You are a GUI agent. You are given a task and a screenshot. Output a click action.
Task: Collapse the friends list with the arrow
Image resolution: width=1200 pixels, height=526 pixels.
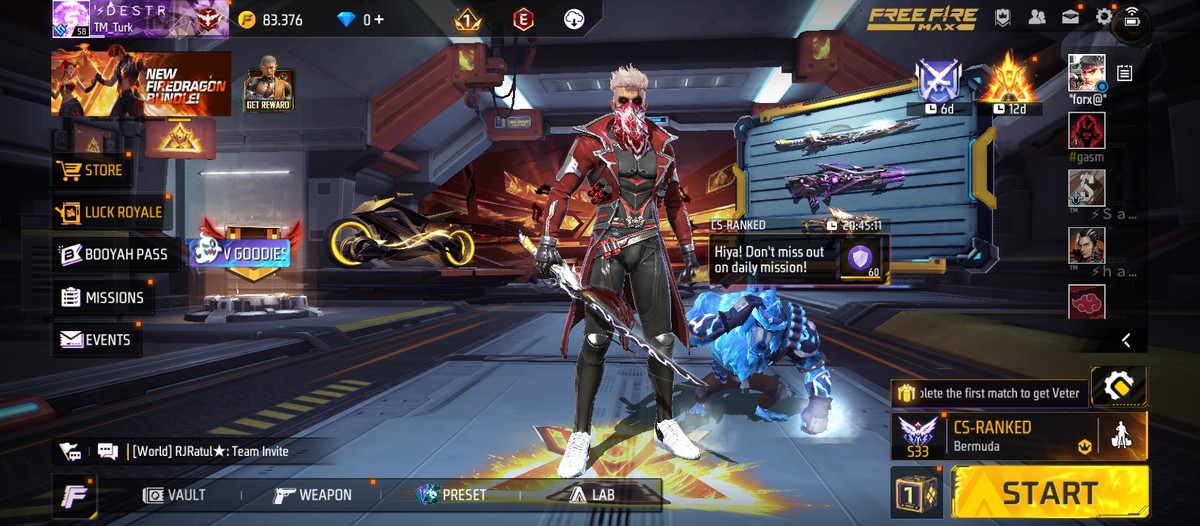[1126, 341]
